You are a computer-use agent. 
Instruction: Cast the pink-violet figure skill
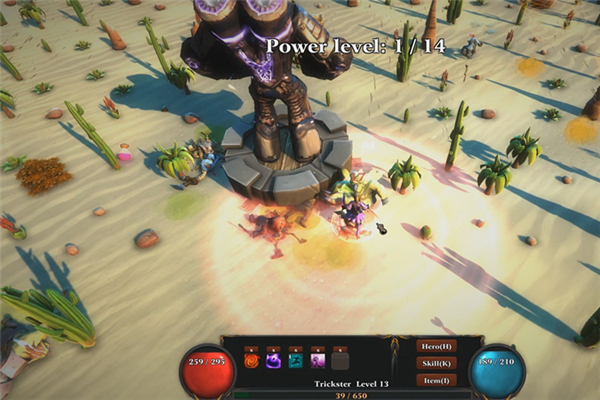coord(318,360)
